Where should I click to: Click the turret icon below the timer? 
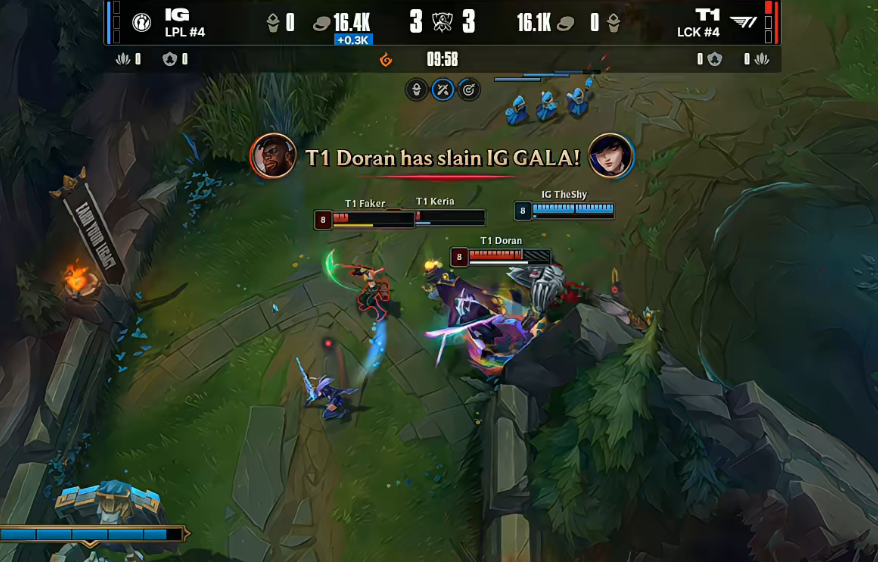point(417,90)
